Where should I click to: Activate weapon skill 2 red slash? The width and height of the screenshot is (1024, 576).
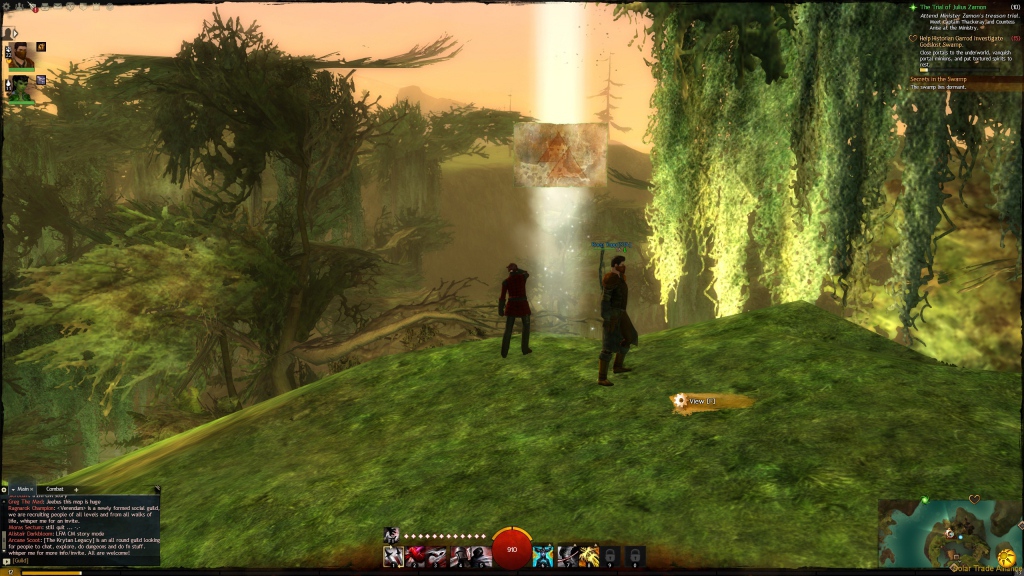(x=415, y=556)
